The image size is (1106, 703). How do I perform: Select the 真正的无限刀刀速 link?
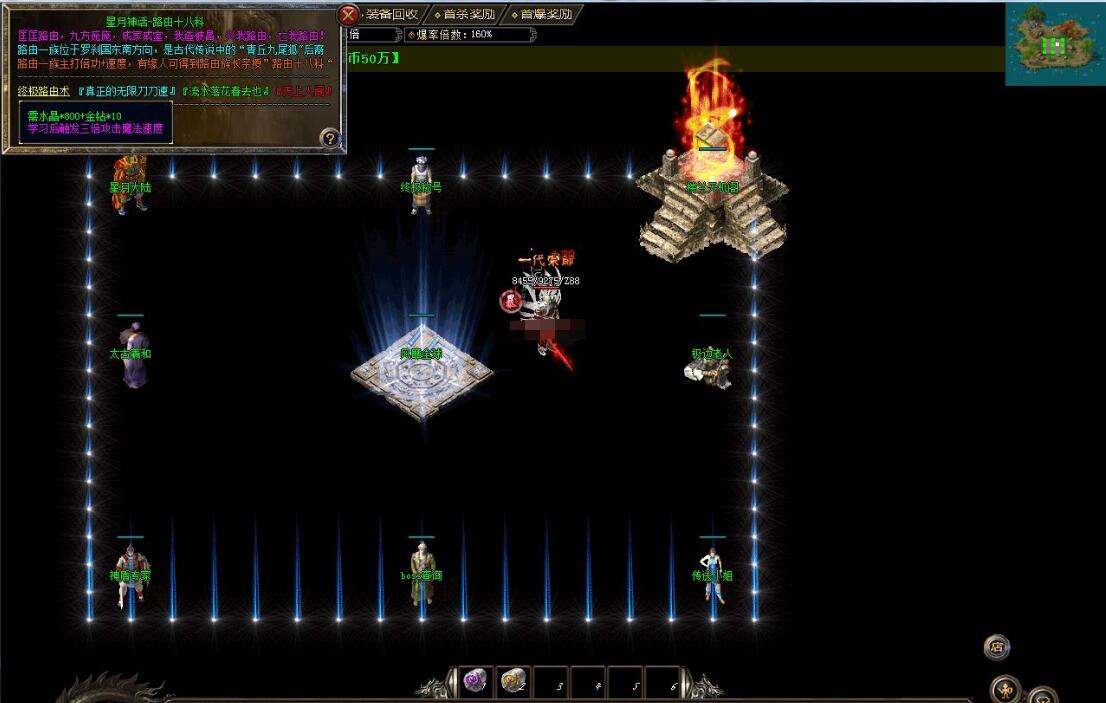pyautogui.click(x=124, y=91)
